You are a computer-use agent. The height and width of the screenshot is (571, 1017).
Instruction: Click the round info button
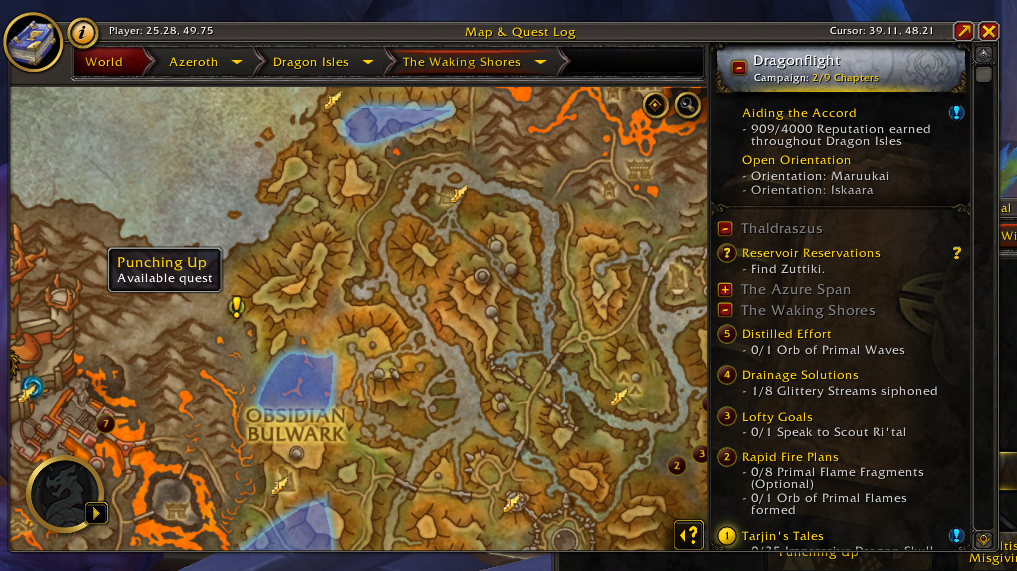pyautogui.click(x=83, y=33)
